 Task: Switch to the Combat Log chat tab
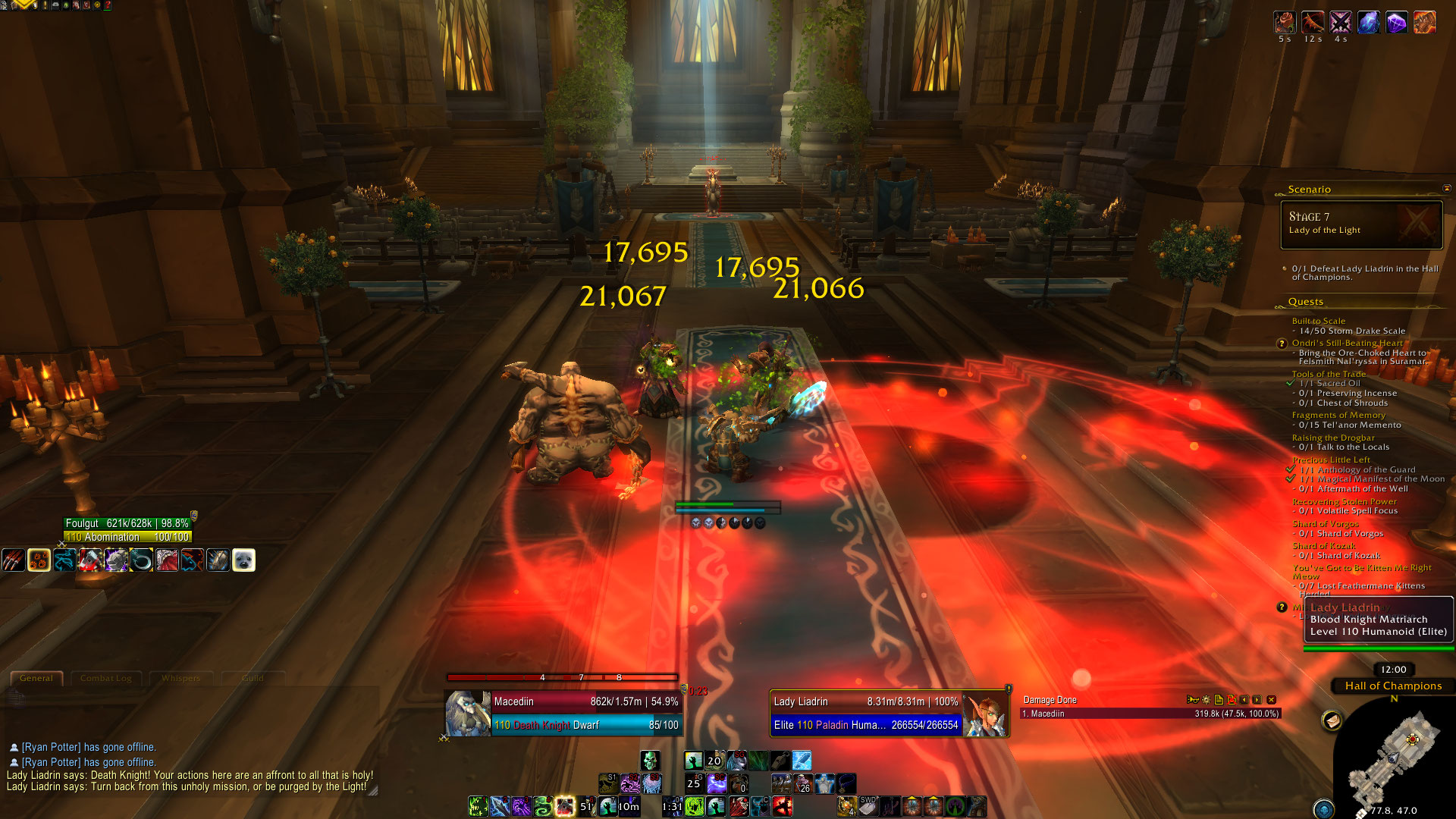(105, 678)
